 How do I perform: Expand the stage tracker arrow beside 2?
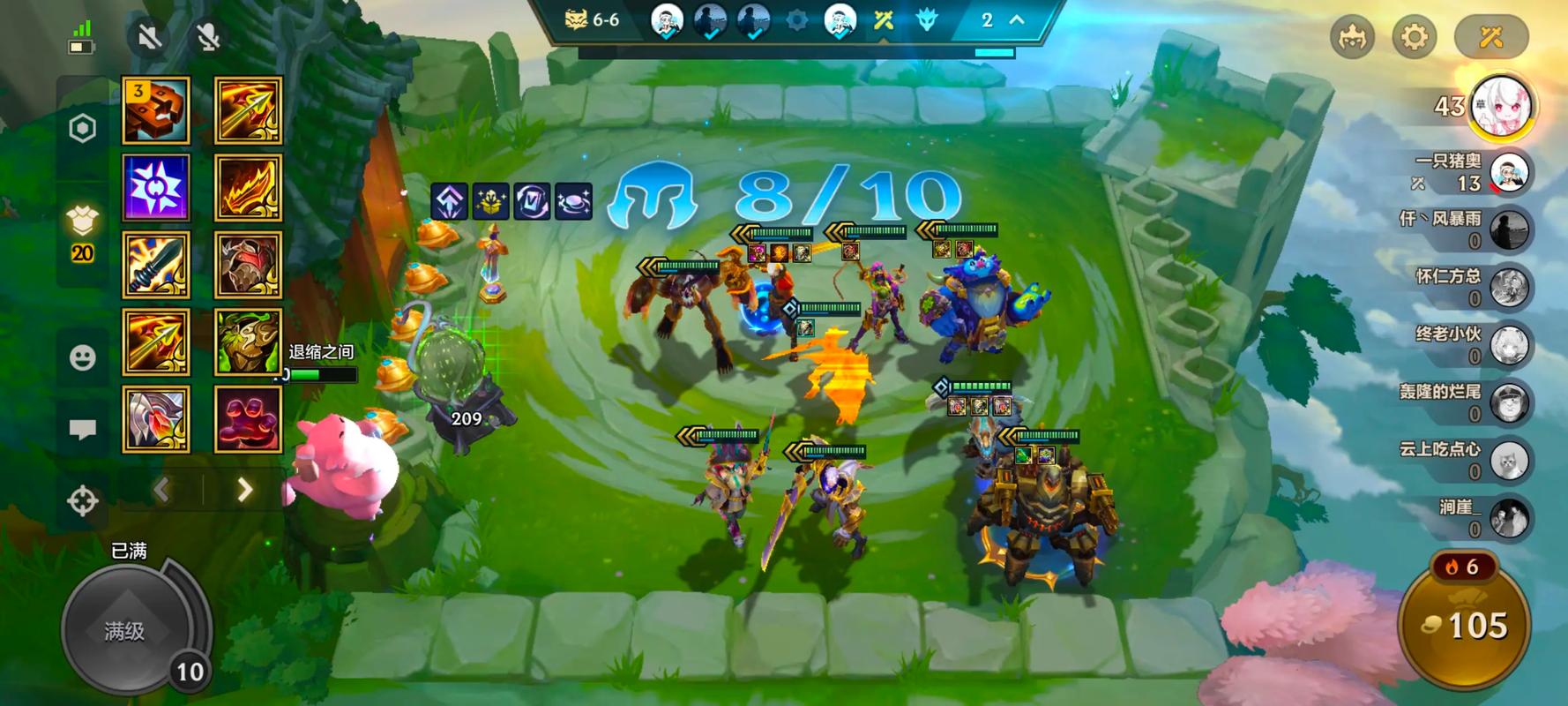pos(1017,19)
